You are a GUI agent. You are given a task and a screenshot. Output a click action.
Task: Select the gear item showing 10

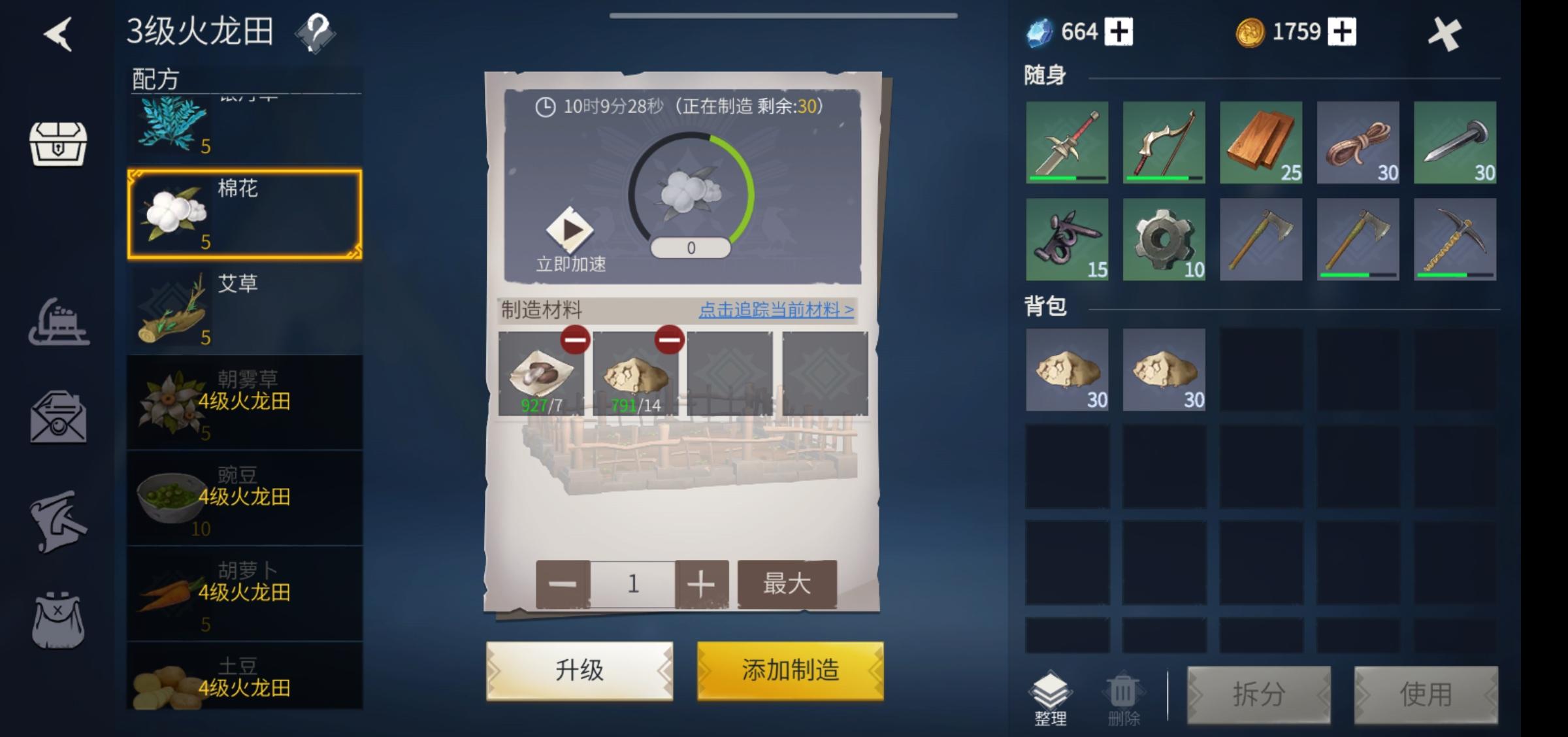[x=1164, y=240]
